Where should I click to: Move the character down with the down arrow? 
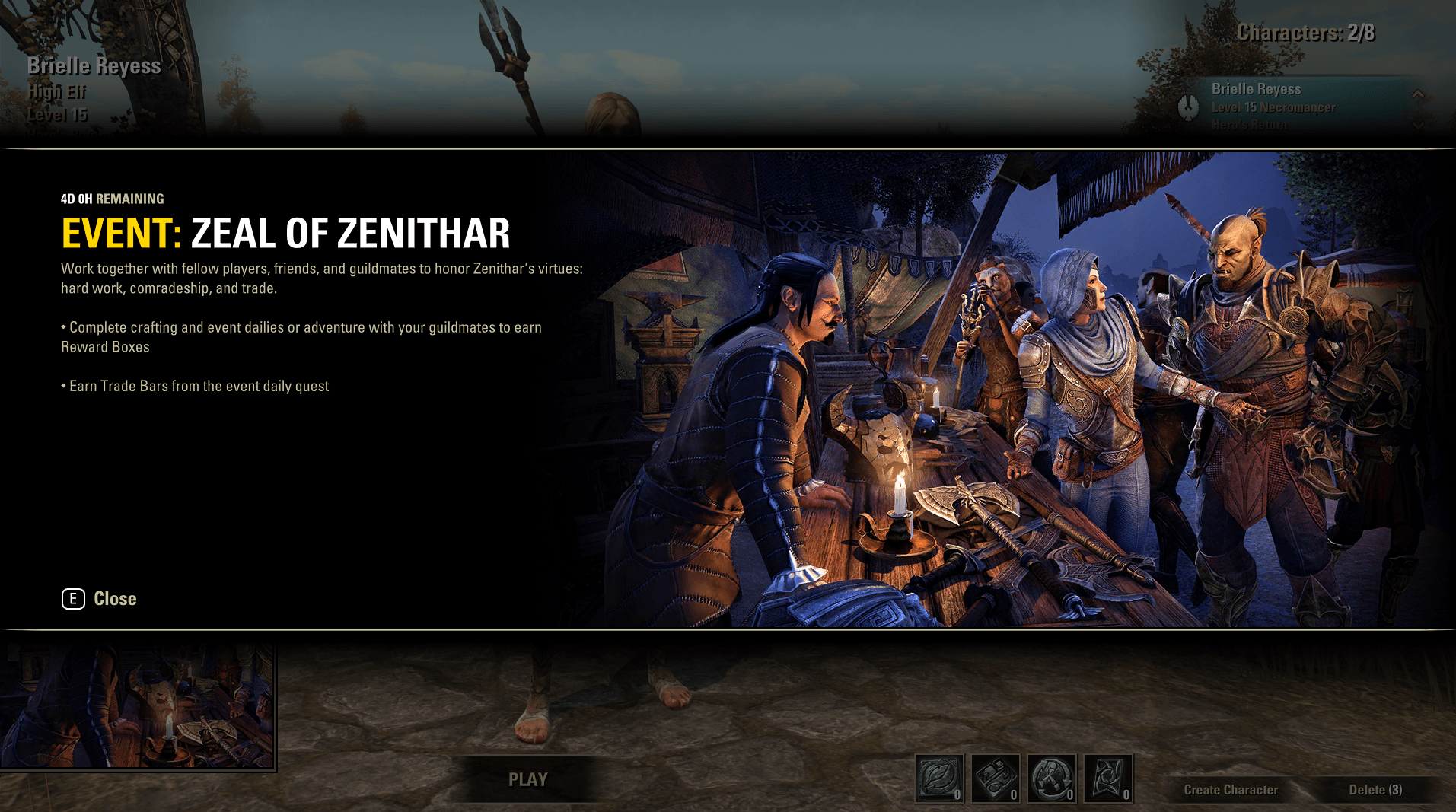coord(1418,124)
